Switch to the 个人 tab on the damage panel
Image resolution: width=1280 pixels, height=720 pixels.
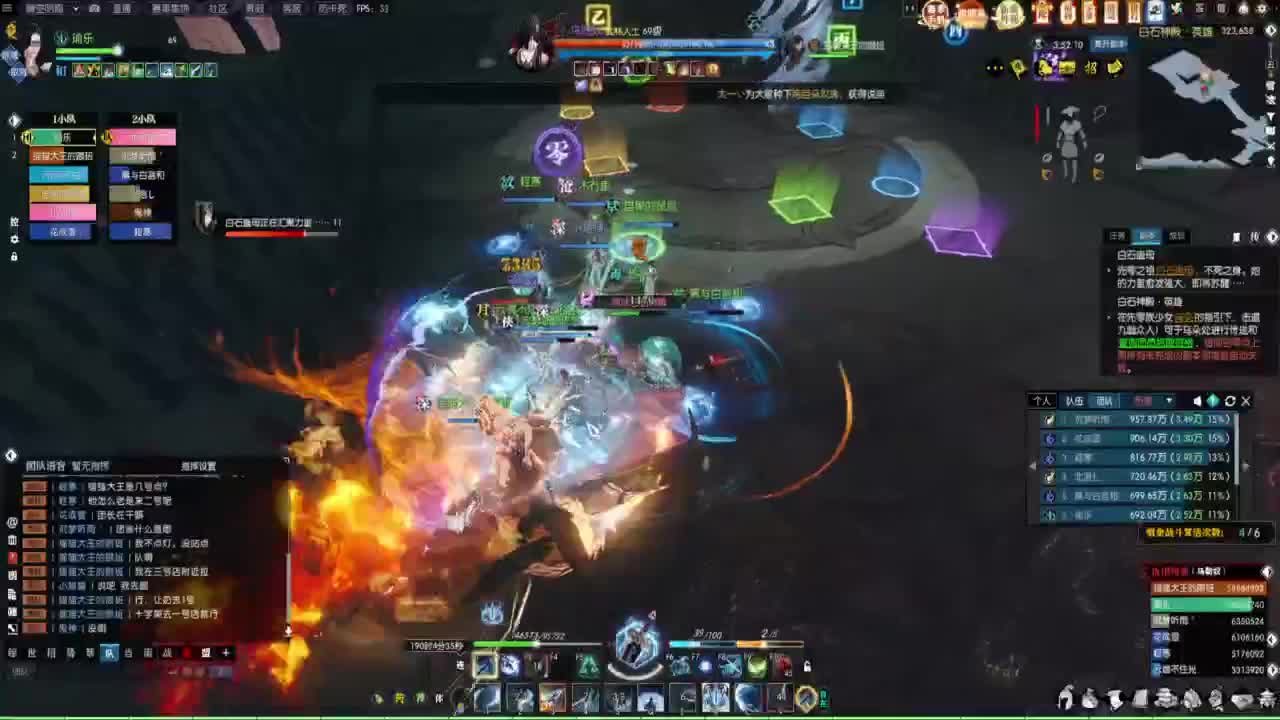pyautogui.click(x=1042, y=400)
